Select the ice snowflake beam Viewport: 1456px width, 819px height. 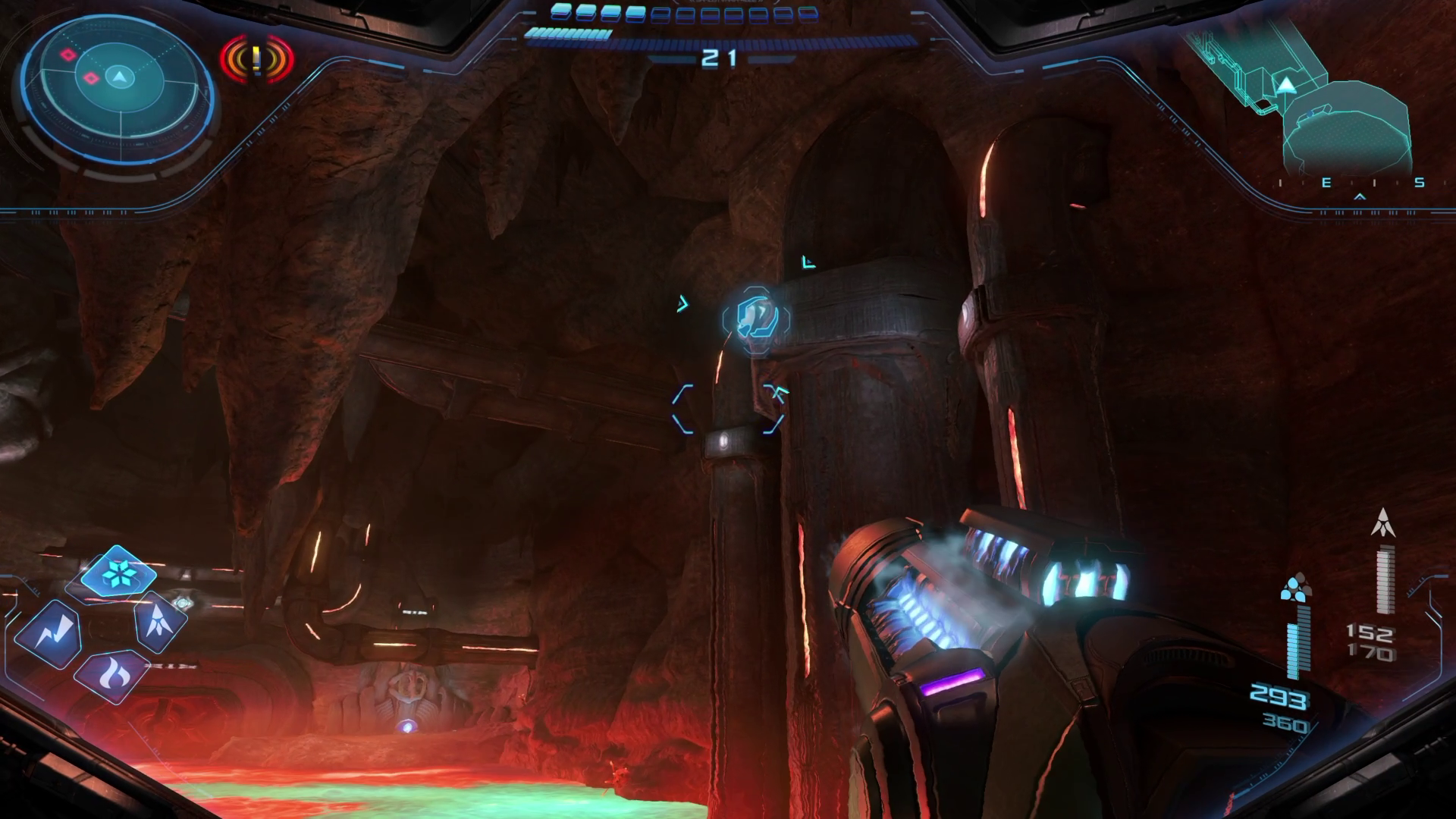pyautogui.click(x=118, y=573)
